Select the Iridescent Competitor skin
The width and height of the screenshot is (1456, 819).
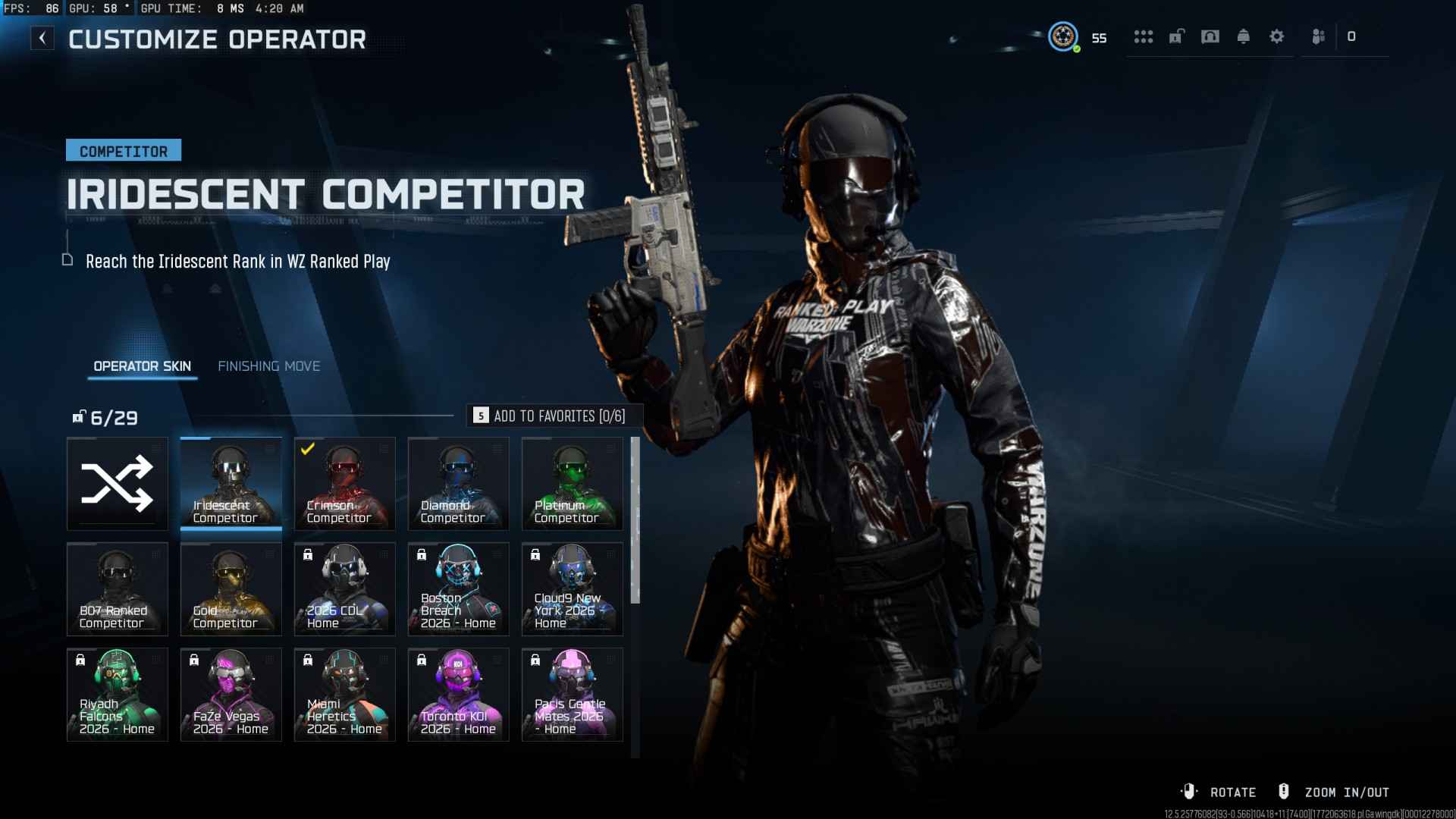[231, 484]
